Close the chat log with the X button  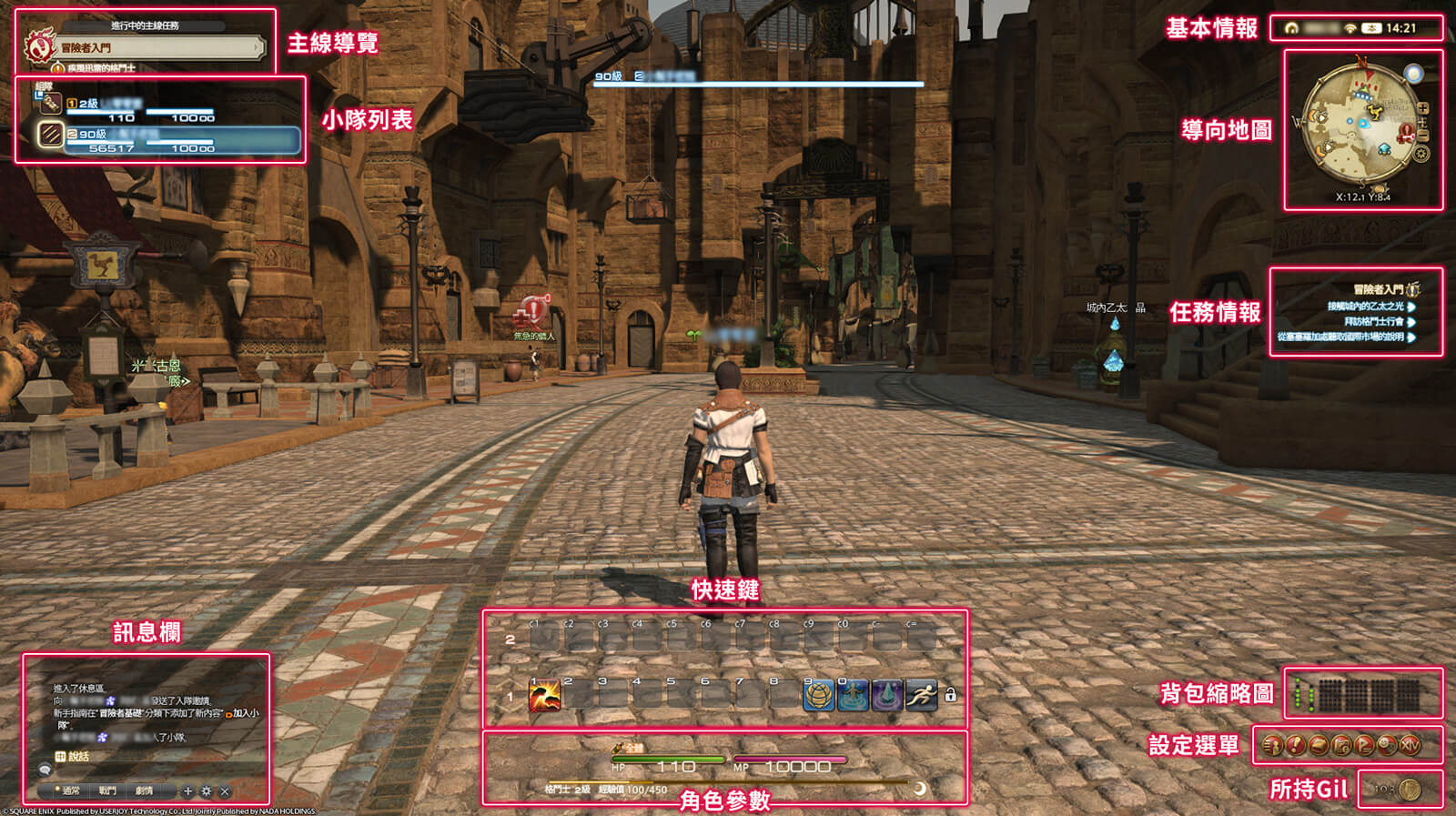click(225, 791)
